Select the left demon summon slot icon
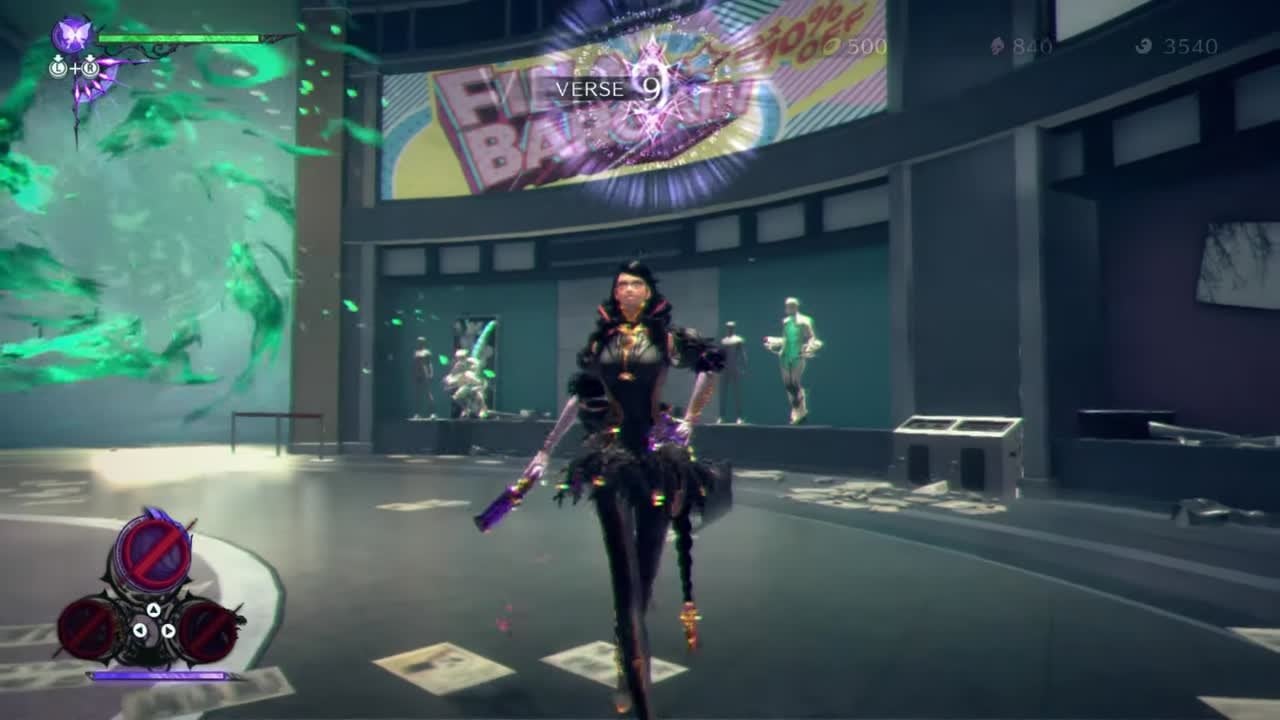Image resolution: width=1280 pixels, height=720 pixels. (89, 628)
